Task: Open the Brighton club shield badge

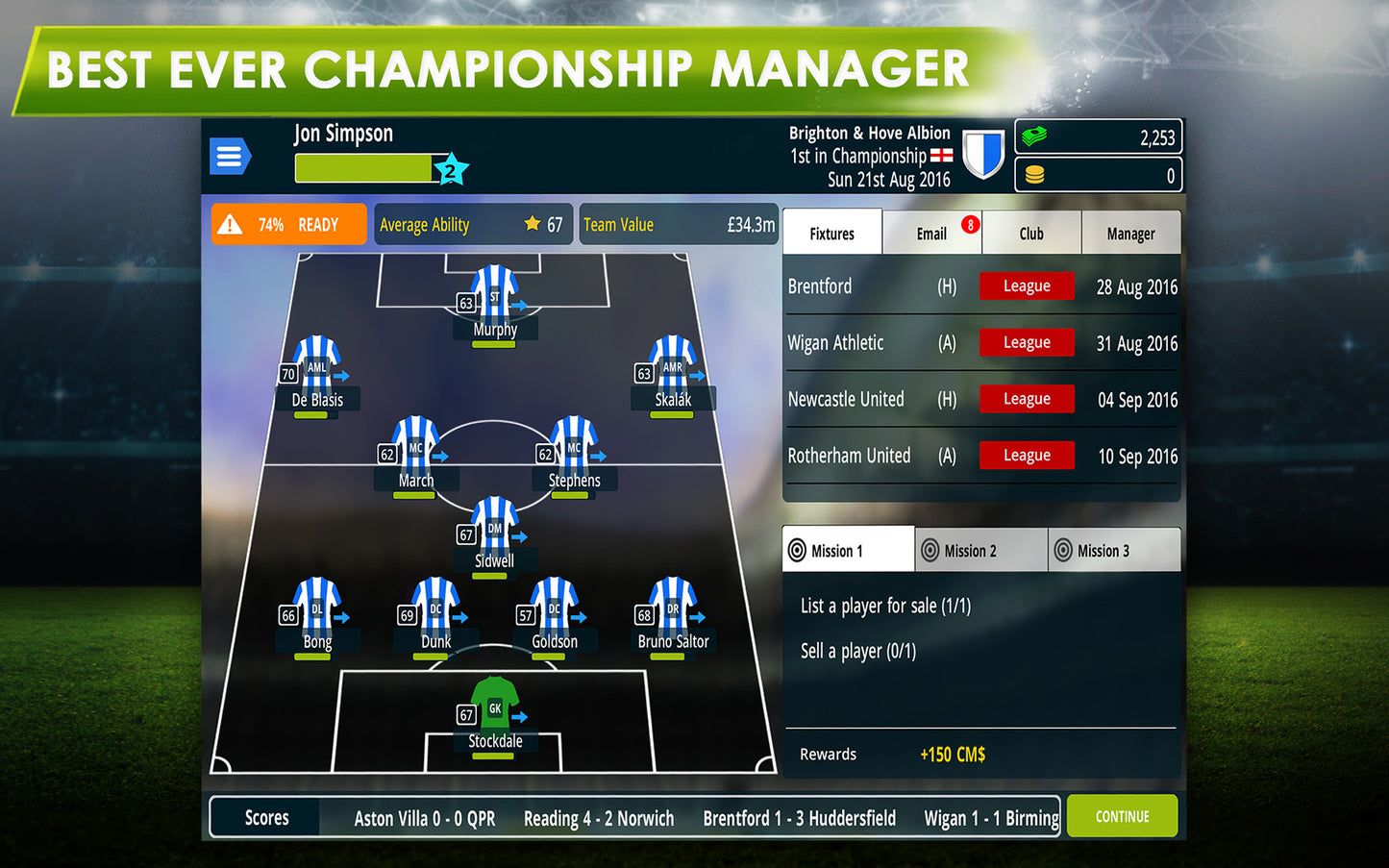Action: pyautogui.click(x=983, y=155)
